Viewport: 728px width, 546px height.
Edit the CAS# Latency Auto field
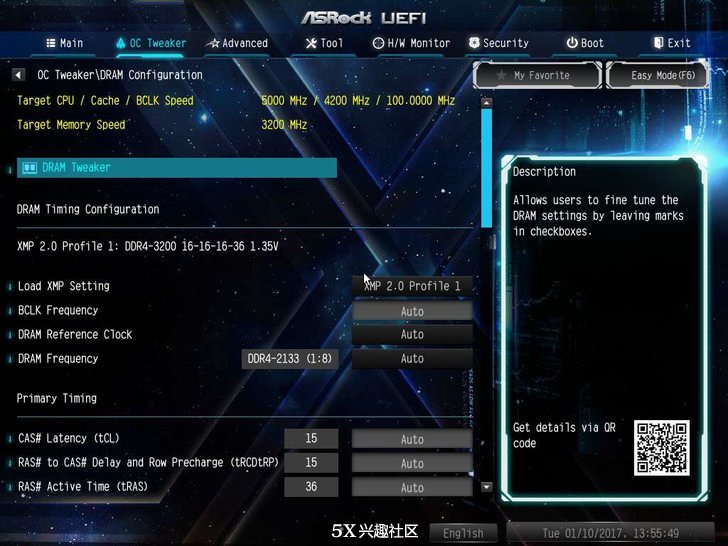click(412, 439)
